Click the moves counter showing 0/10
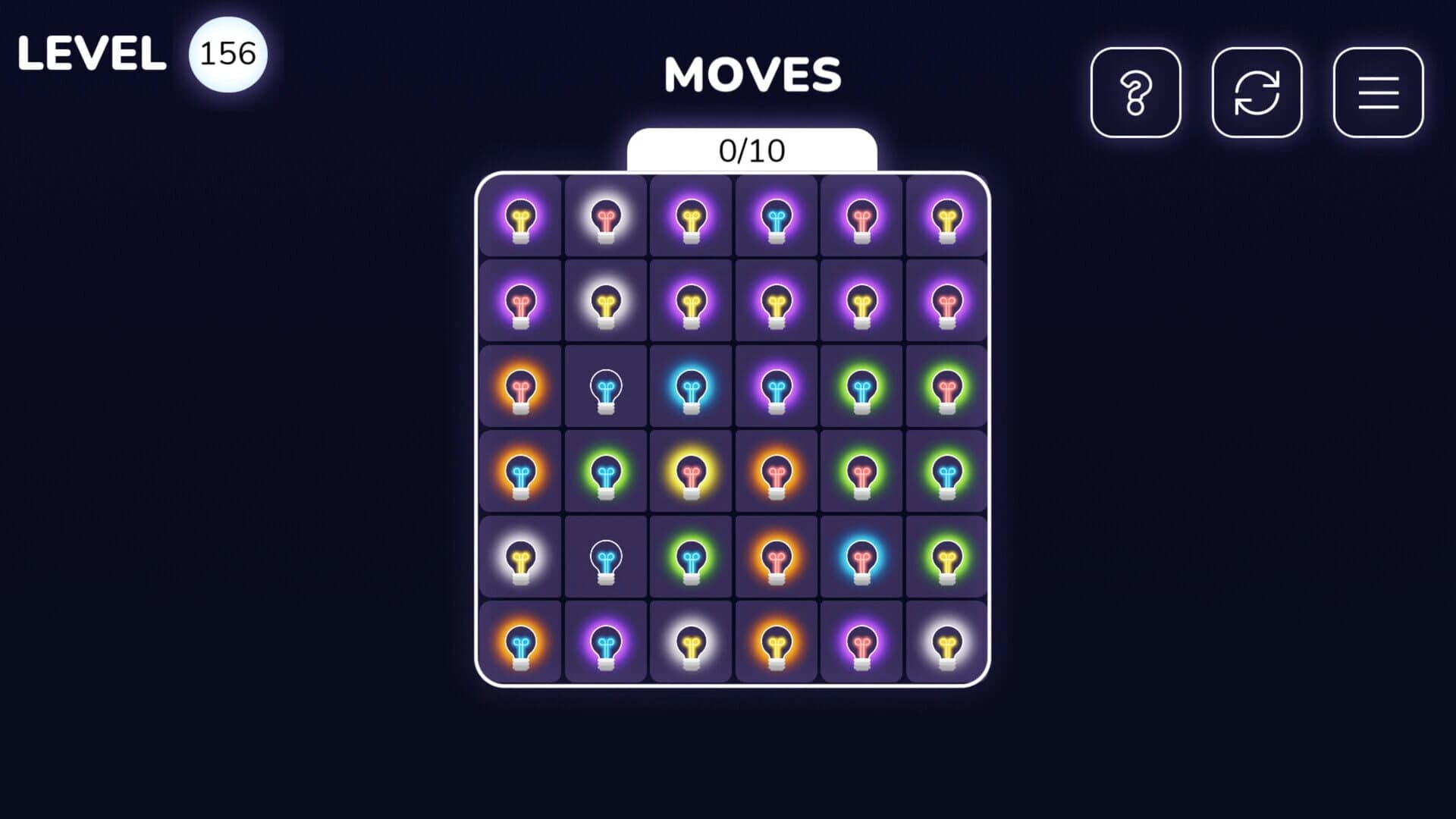The height and width of the screenshot is (819, 1456). (752, 151)
